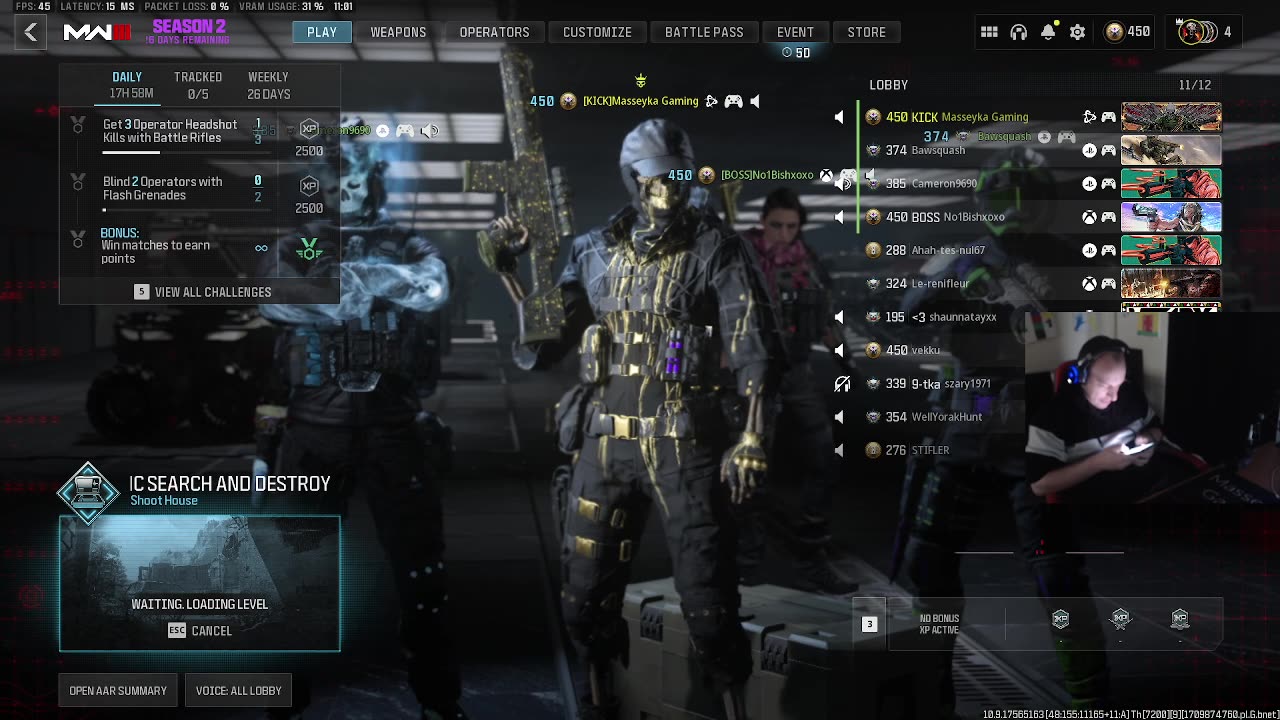The height and width of the screenshot is (720, 1280).
Task: Open the notifications bell
Action: (x=1048, y=32)
